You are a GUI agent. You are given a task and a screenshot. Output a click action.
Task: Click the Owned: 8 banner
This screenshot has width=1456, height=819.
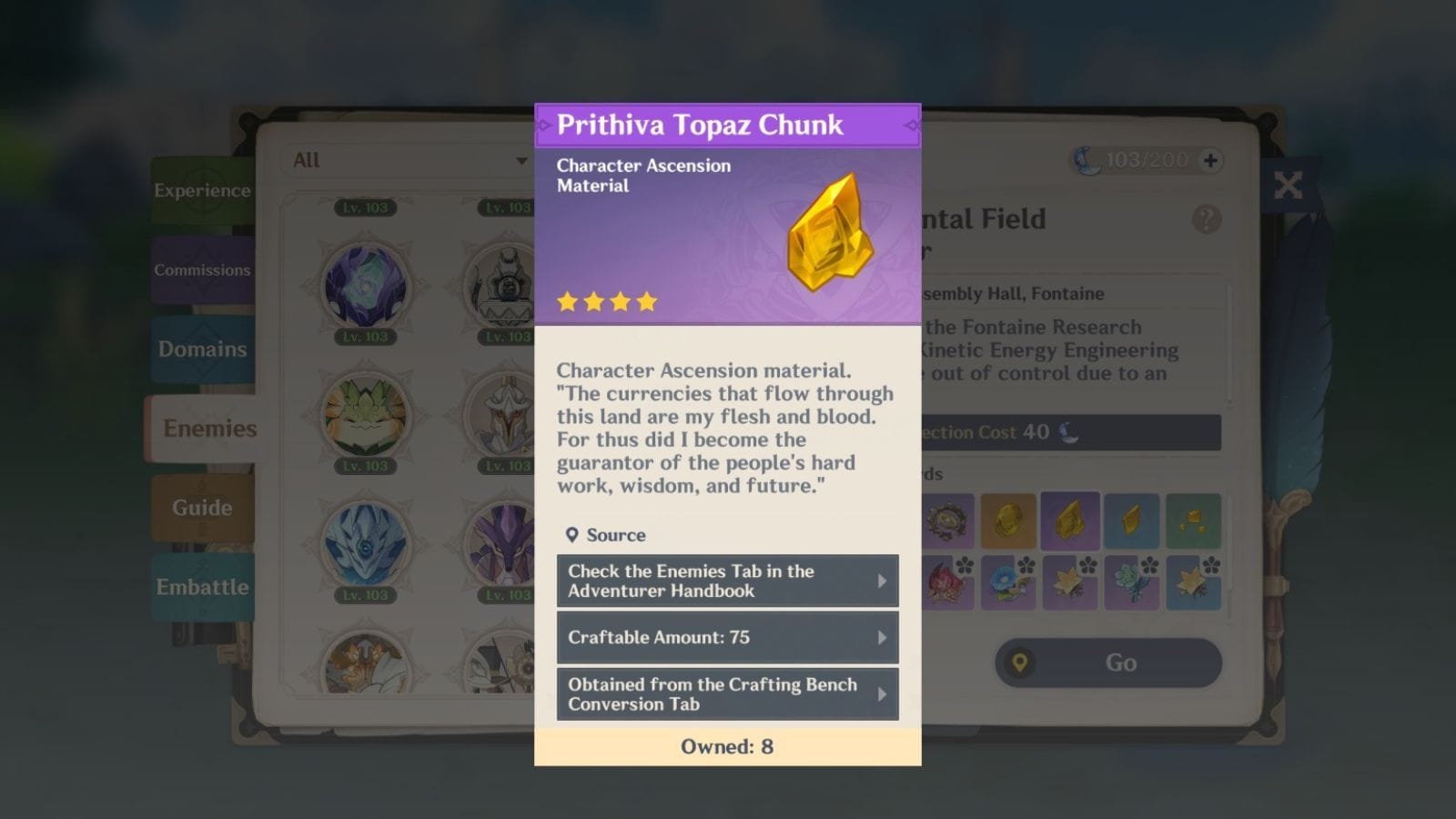click(727, 746)
